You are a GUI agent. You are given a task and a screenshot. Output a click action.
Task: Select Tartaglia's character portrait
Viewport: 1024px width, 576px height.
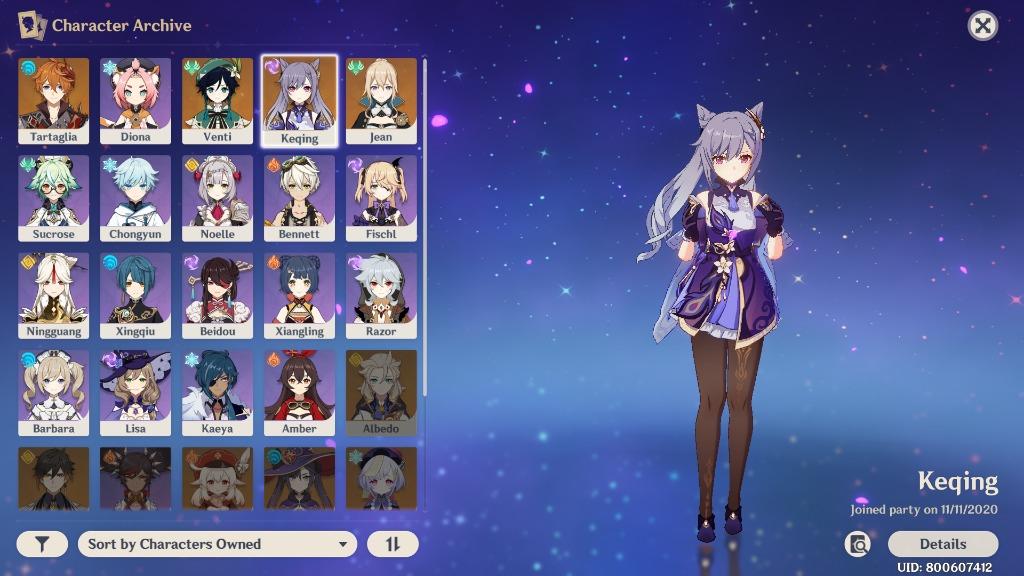click(x=53, y=100)
